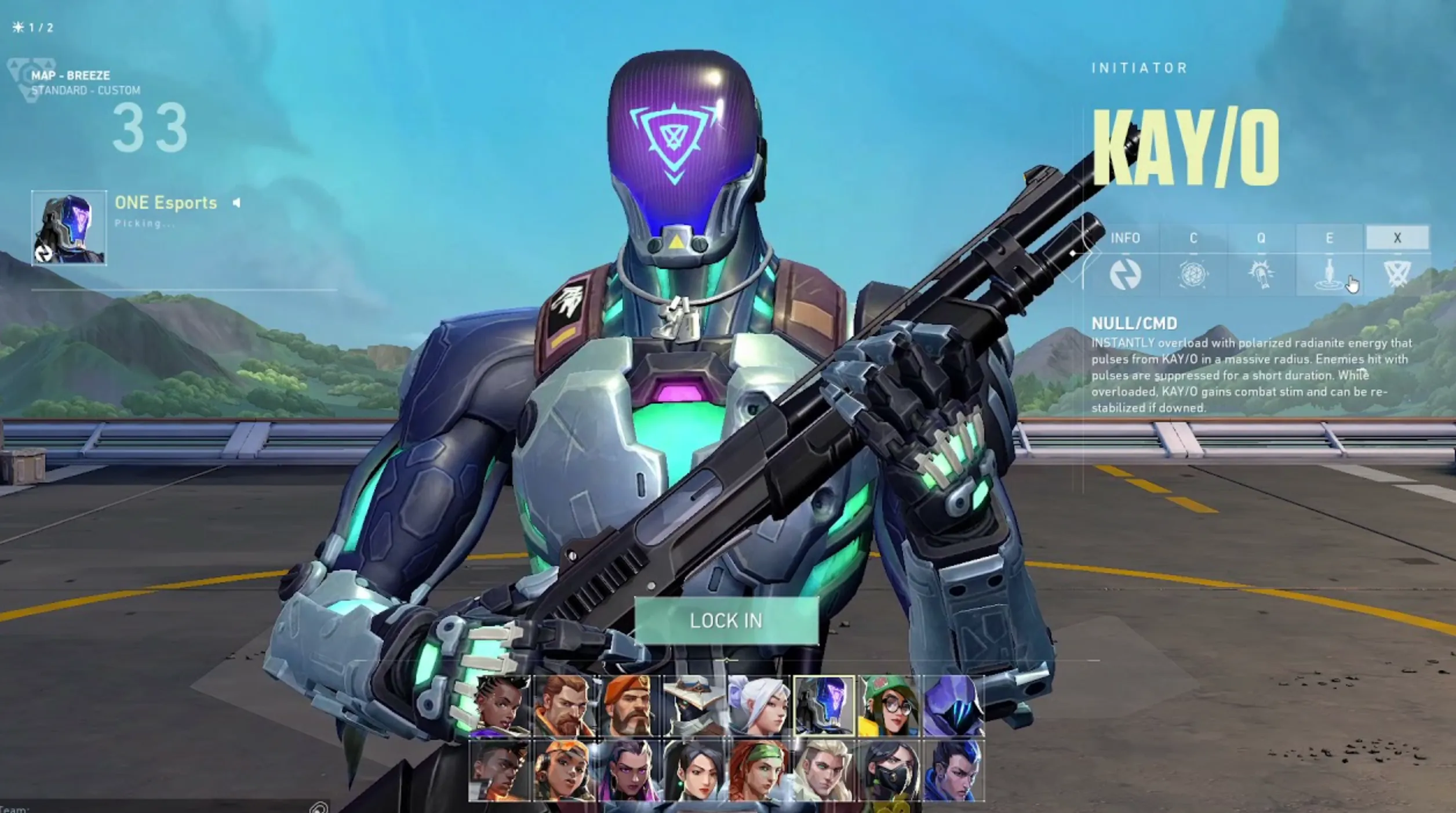The height and width of the screenshot is (813, 1456).
Task: Select the KAY/O info lightning icon
Action: click(1125, 275)
